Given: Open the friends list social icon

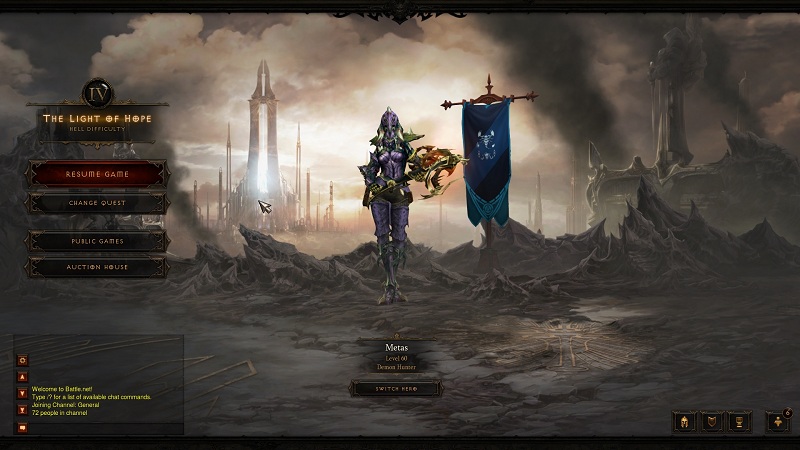Looking at the screenshot, I should pyautogui.click(x=777, y=421).
